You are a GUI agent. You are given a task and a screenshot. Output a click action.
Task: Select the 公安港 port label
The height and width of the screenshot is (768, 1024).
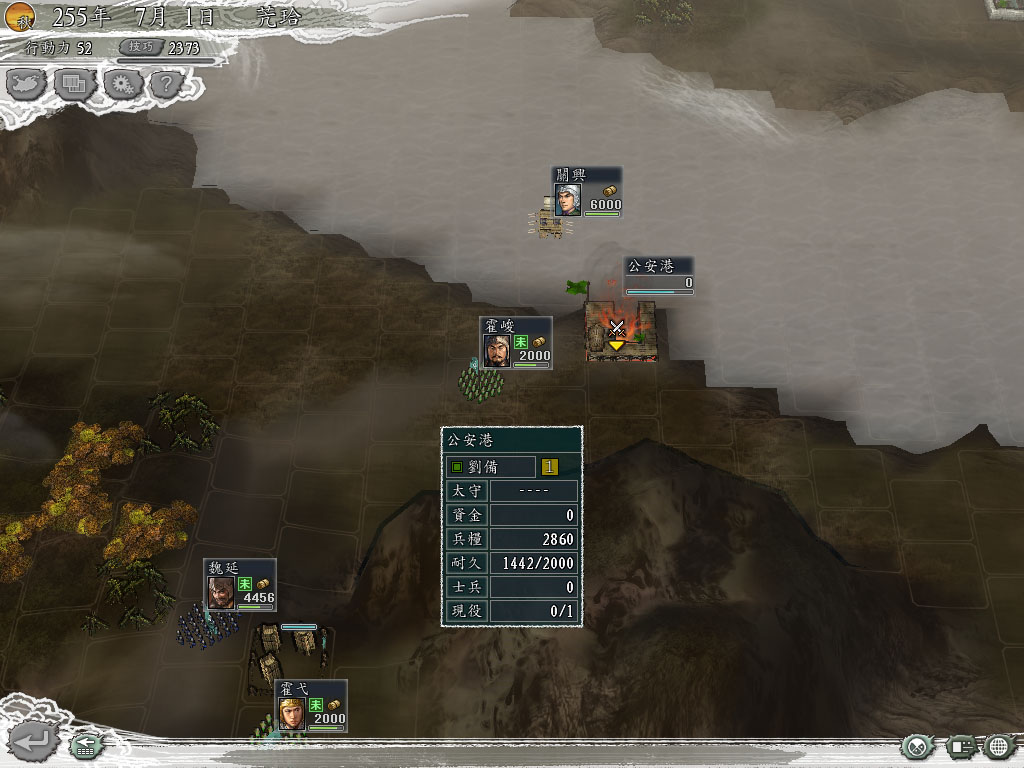point(659,274)
